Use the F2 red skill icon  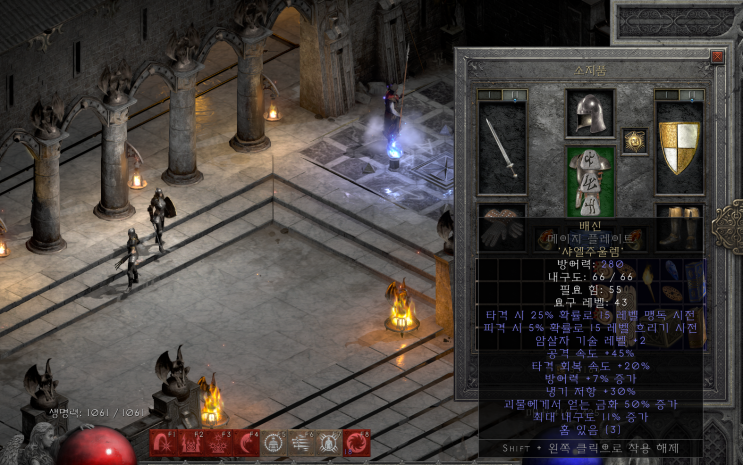(190, 444)
